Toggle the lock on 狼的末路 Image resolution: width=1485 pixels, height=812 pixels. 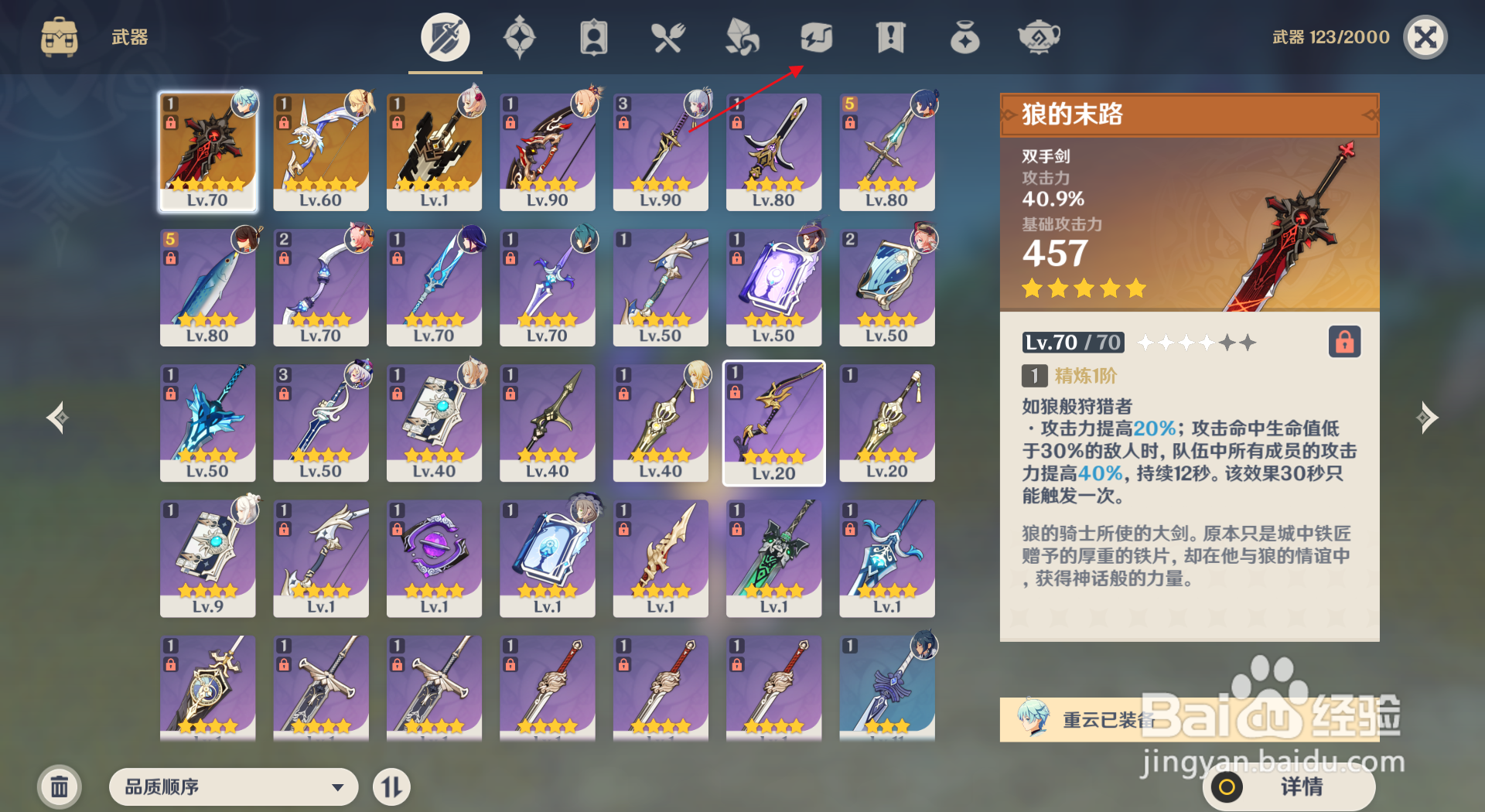1344,342
